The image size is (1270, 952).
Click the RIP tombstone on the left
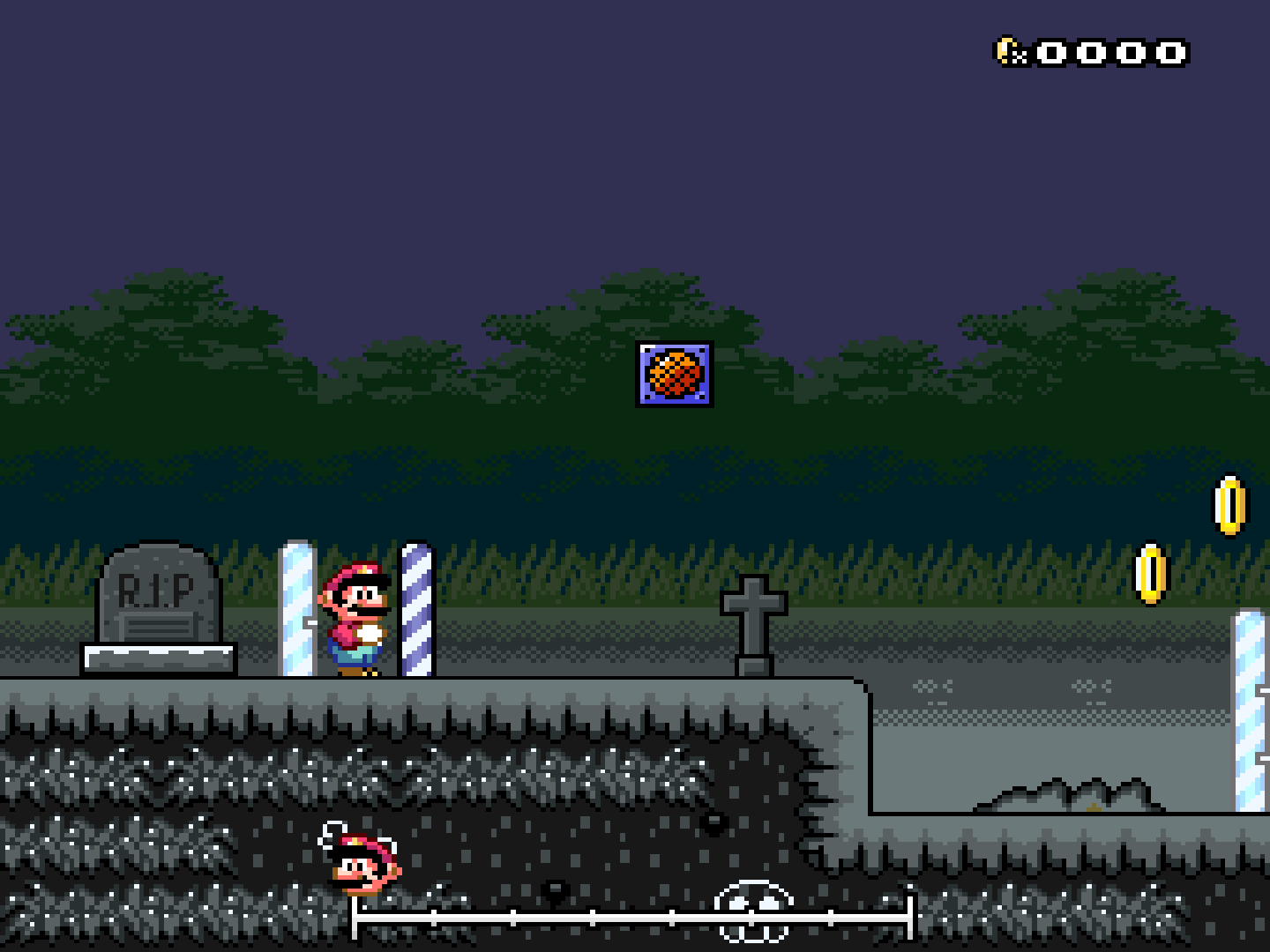point(159,599)
